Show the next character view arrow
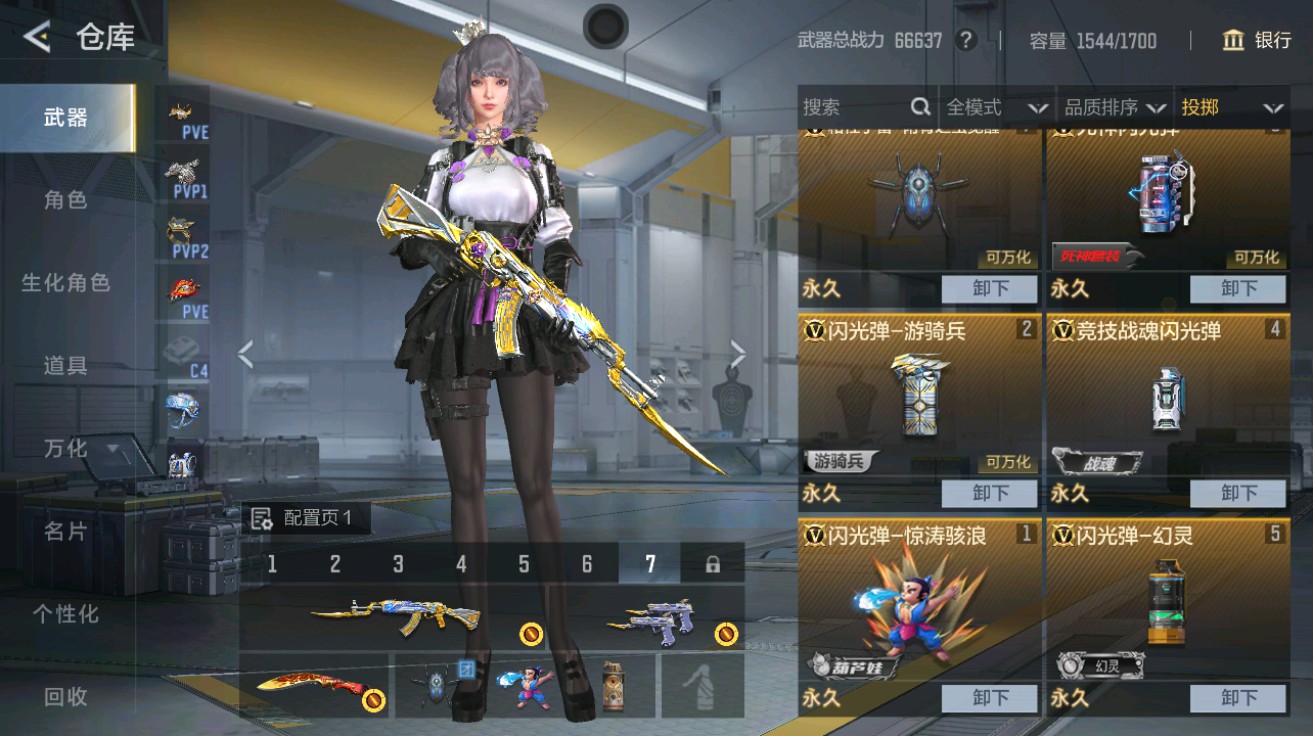Viewport: 1313px width, 736px height. tap(738, 353)
